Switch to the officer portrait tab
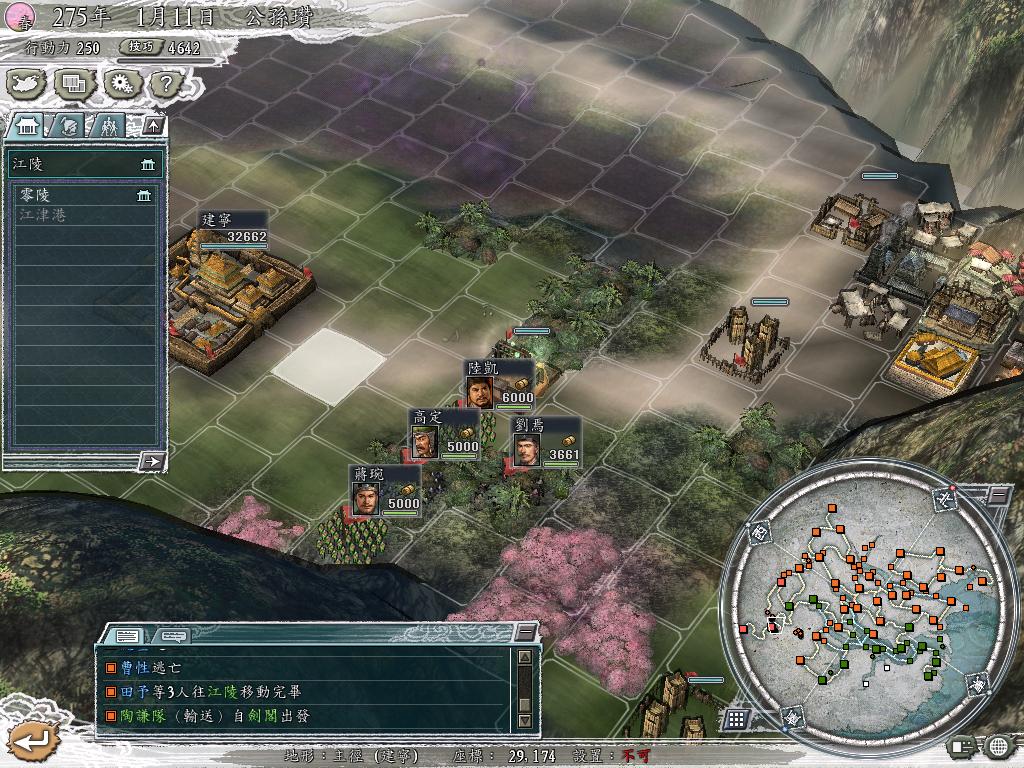The height and width of the screenshot is (768, 1024). pyautogui.click(x=69, y=125)
